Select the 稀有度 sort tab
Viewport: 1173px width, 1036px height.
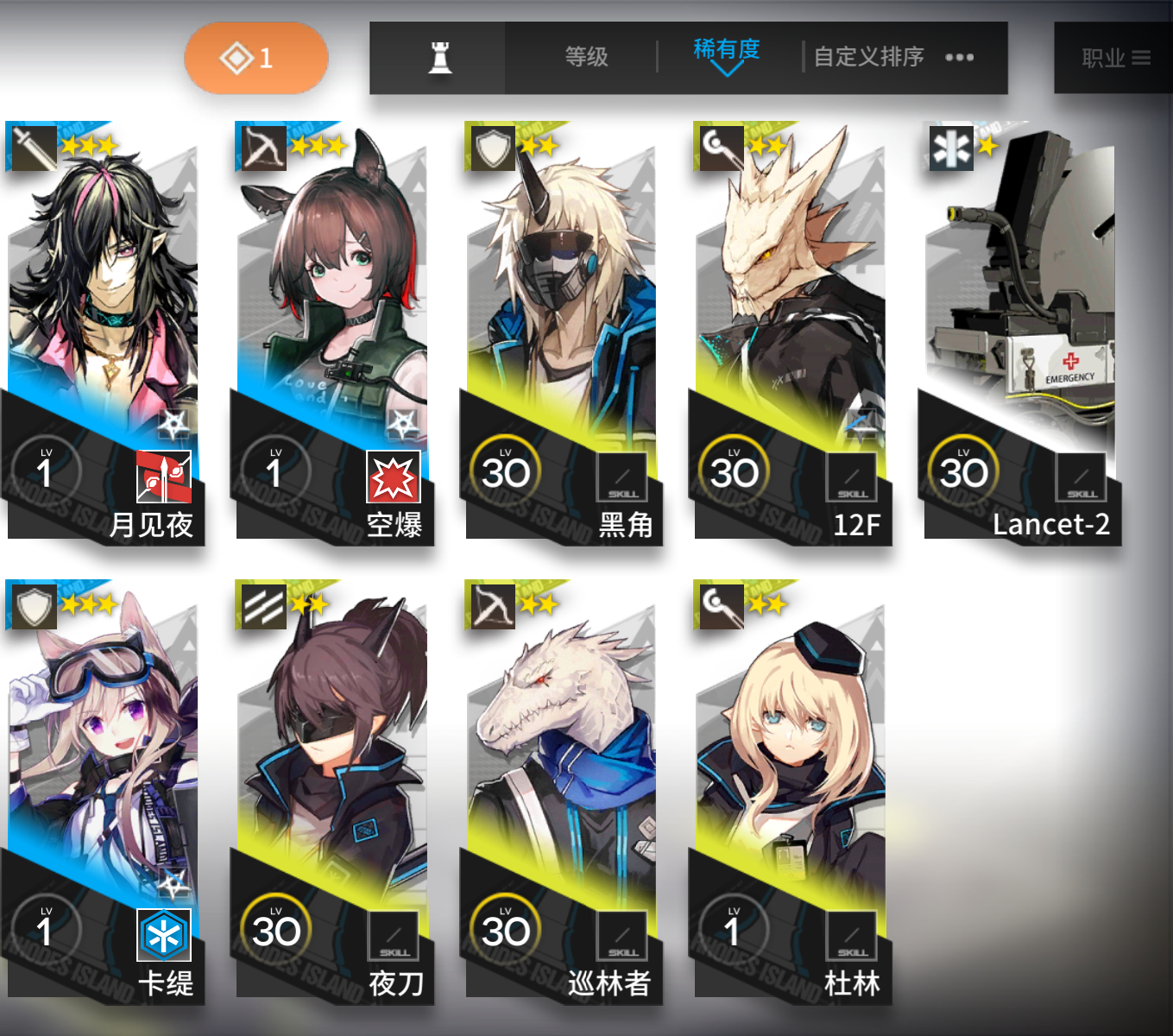(726, 51)
